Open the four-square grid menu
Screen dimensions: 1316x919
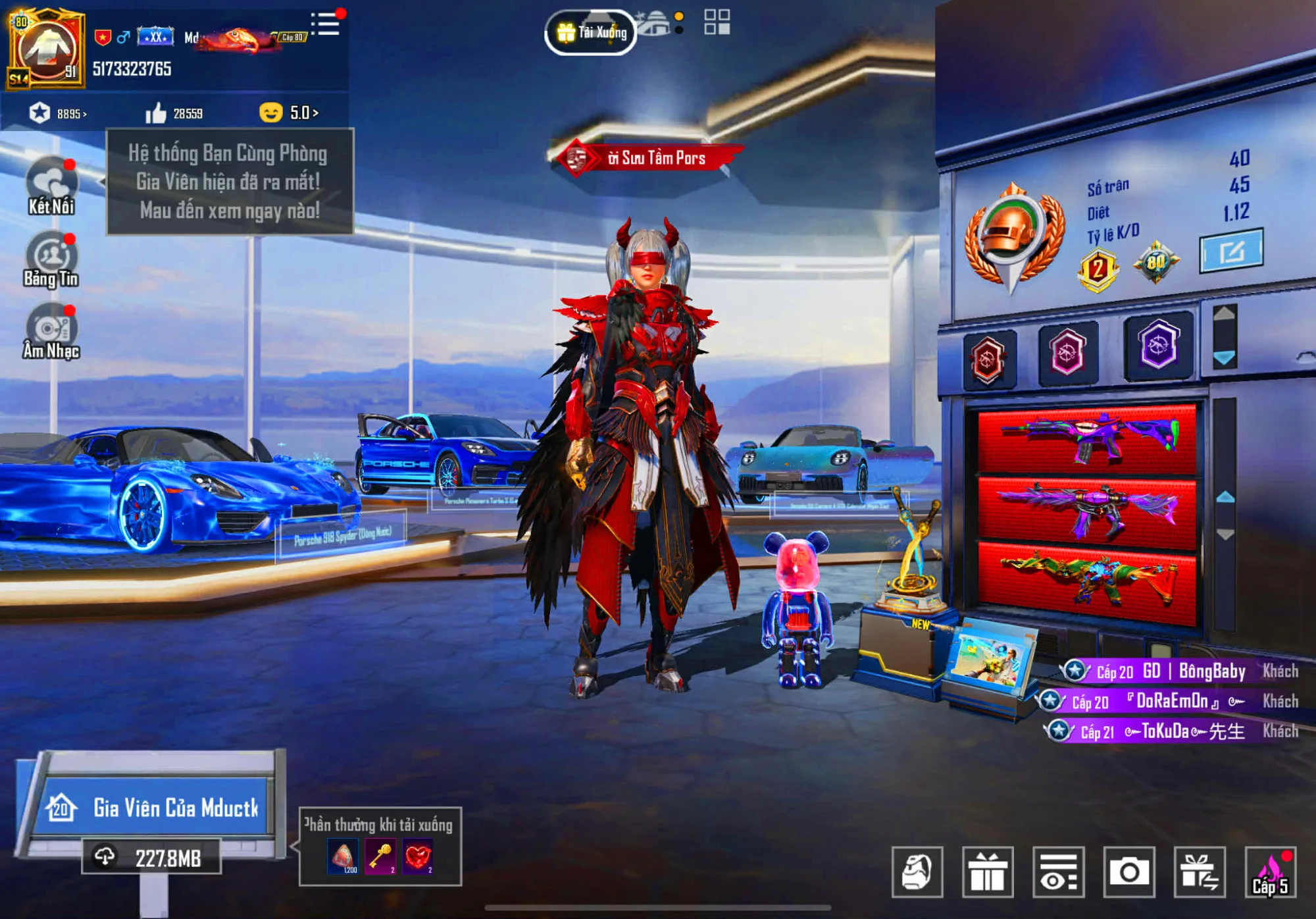click(x=717, y=22)
